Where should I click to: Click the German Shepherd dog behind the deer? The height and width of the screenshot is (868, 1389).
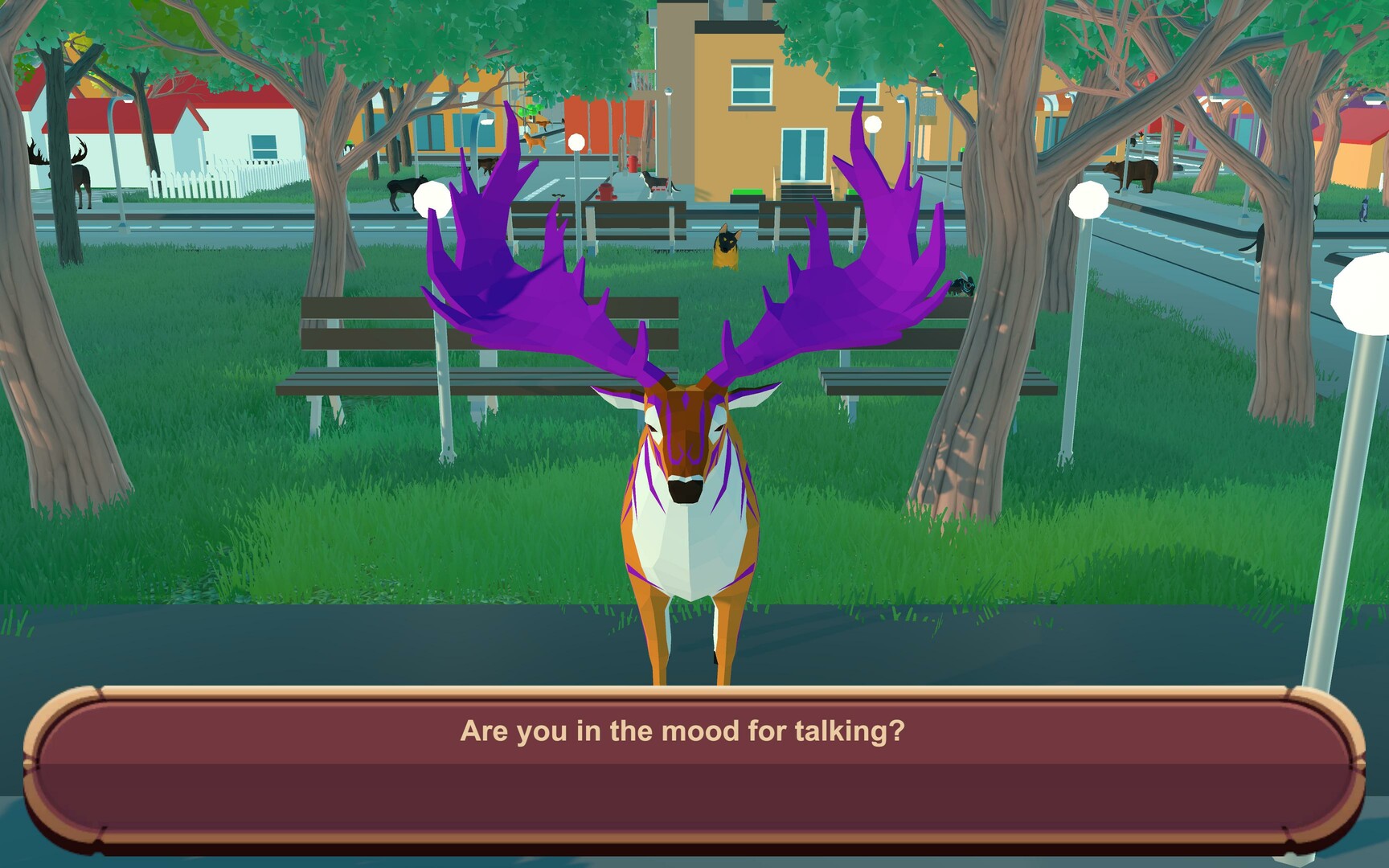[x=726, y=245]
